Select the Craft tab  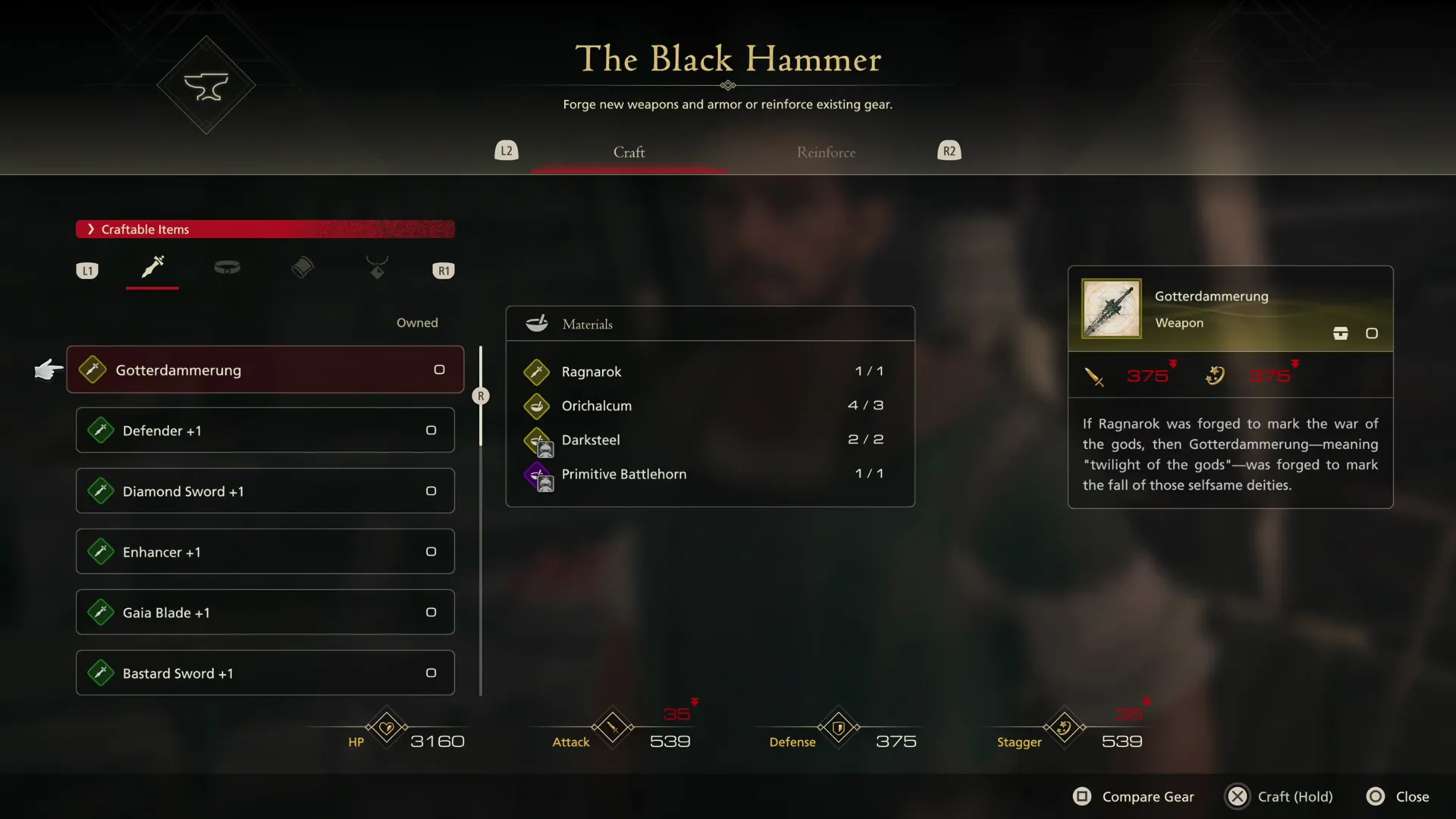point(629,152)
